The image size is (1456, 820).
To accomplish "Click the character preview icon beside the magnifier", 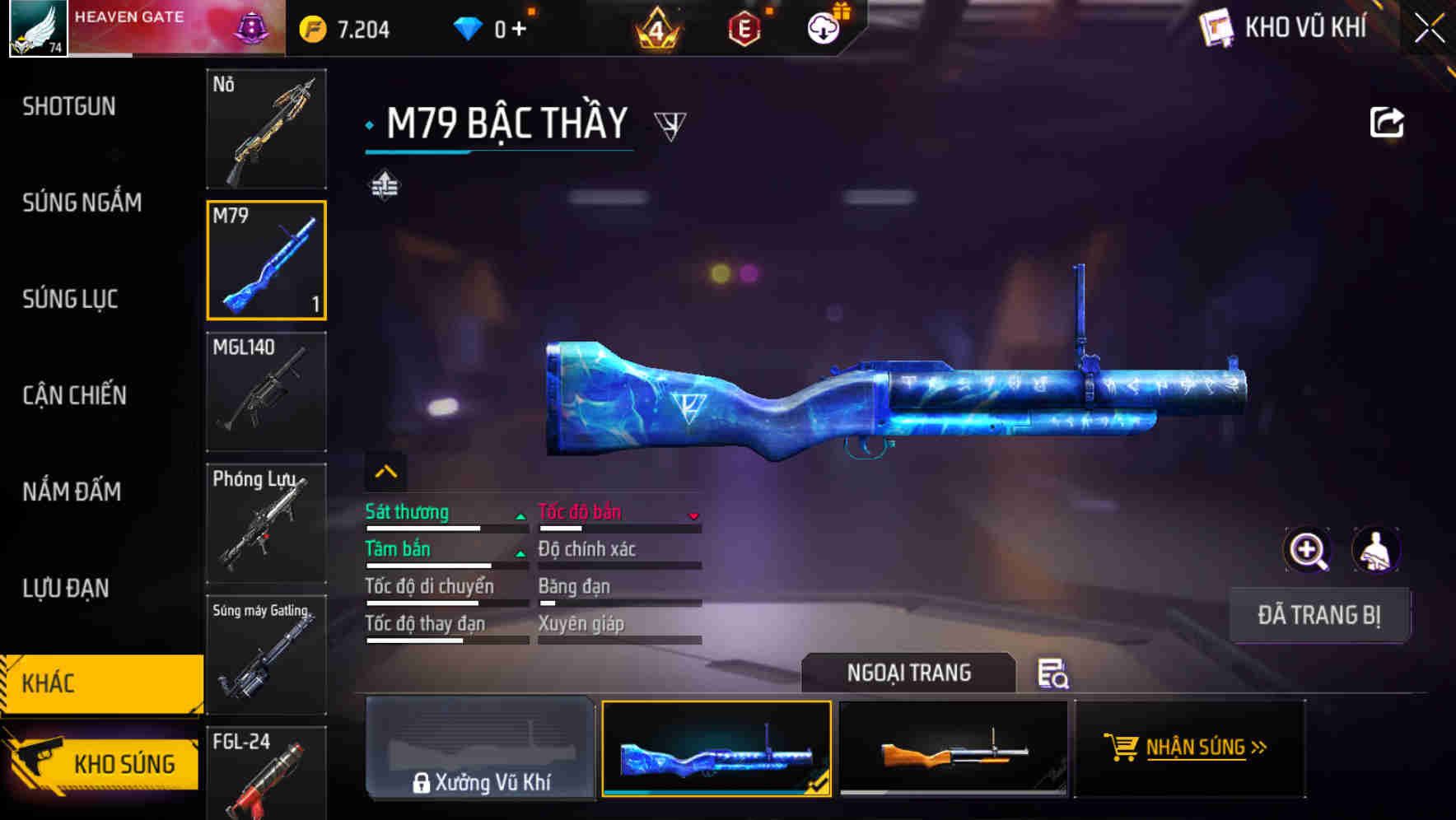I will pos(1376,550).
